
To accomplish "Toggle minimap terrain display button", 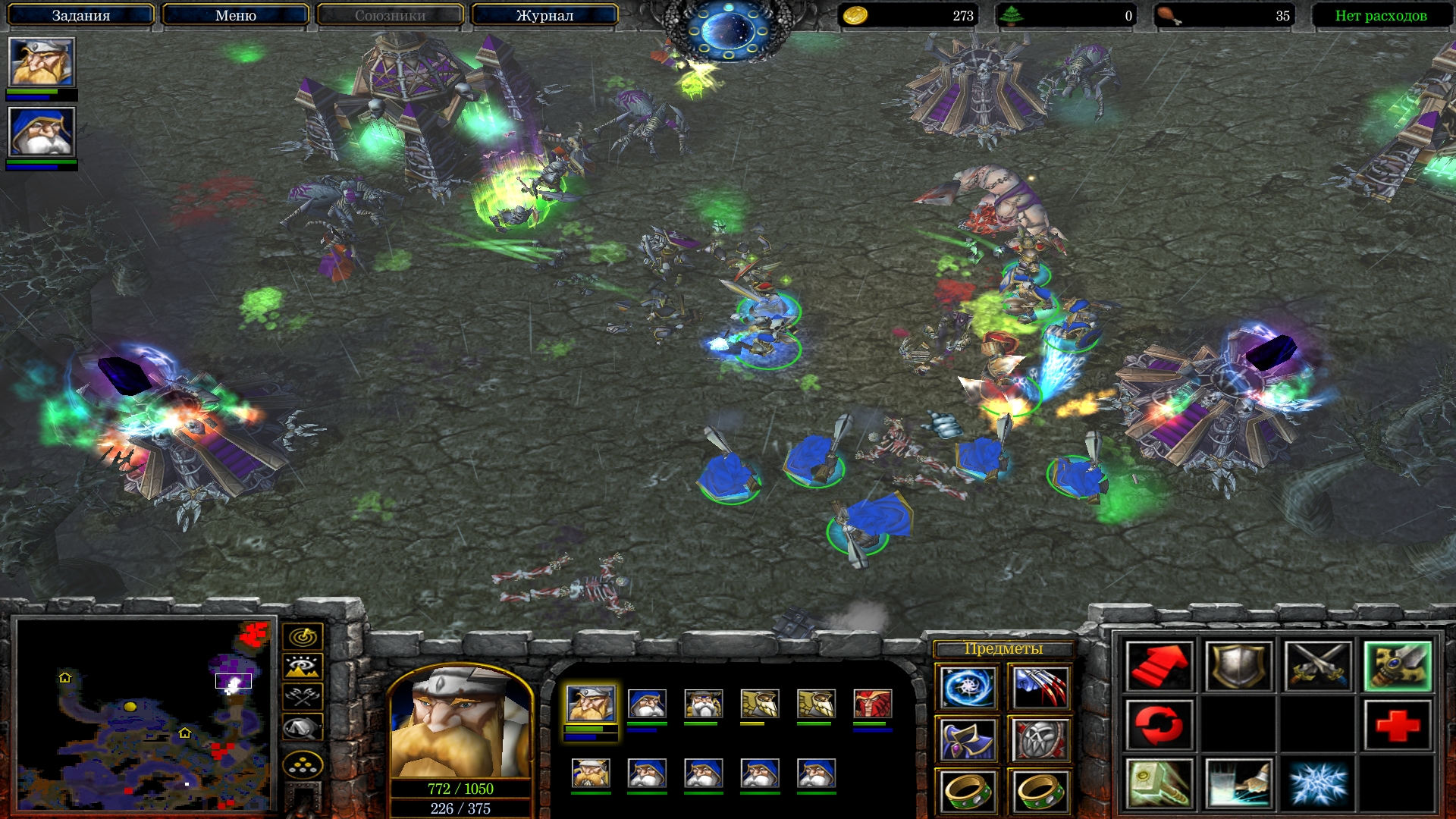I will click(303, 667).
